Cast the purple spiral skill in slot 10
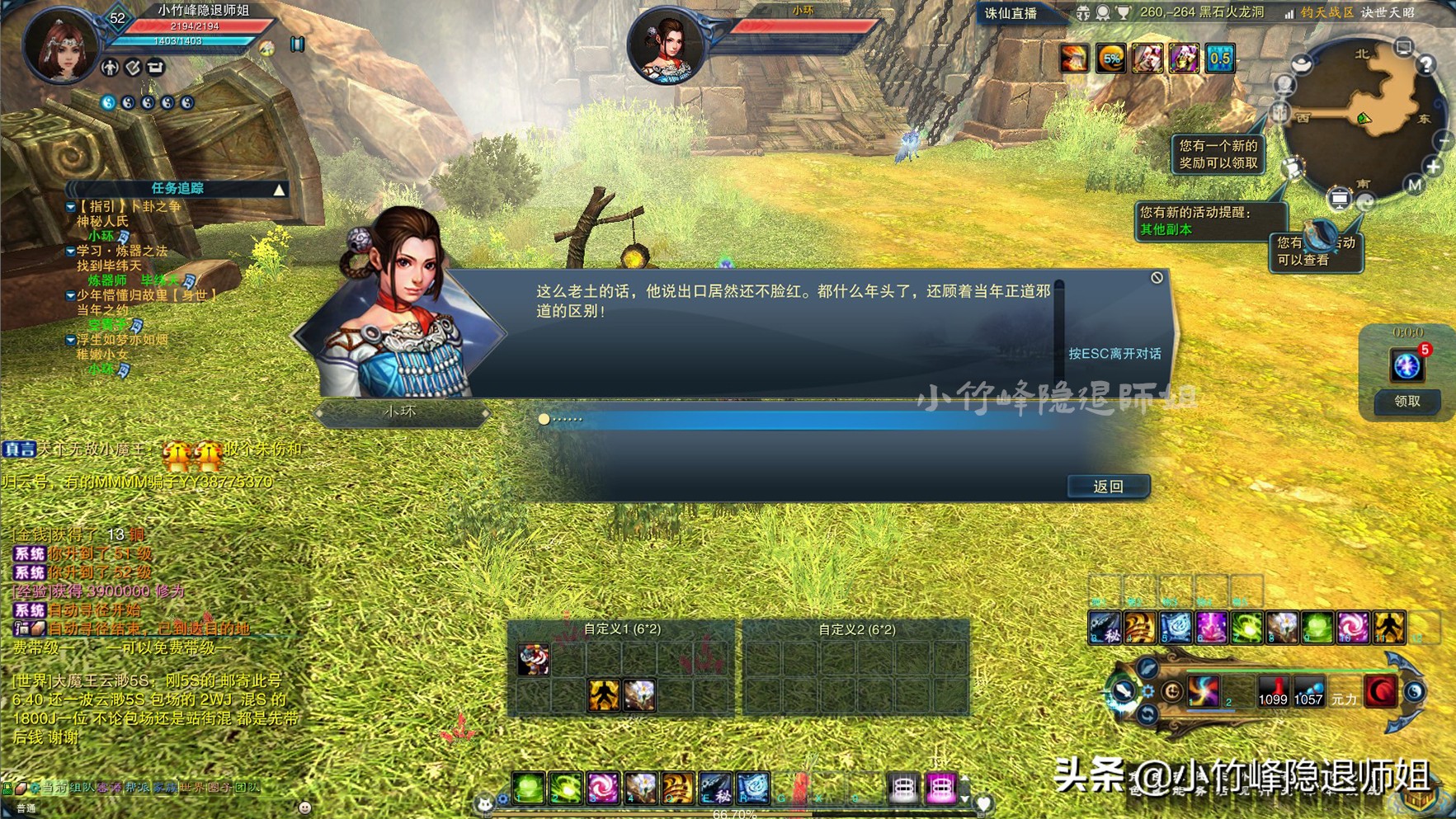This screenshot has width=1456, height=819. click(x=1352, y=627)
